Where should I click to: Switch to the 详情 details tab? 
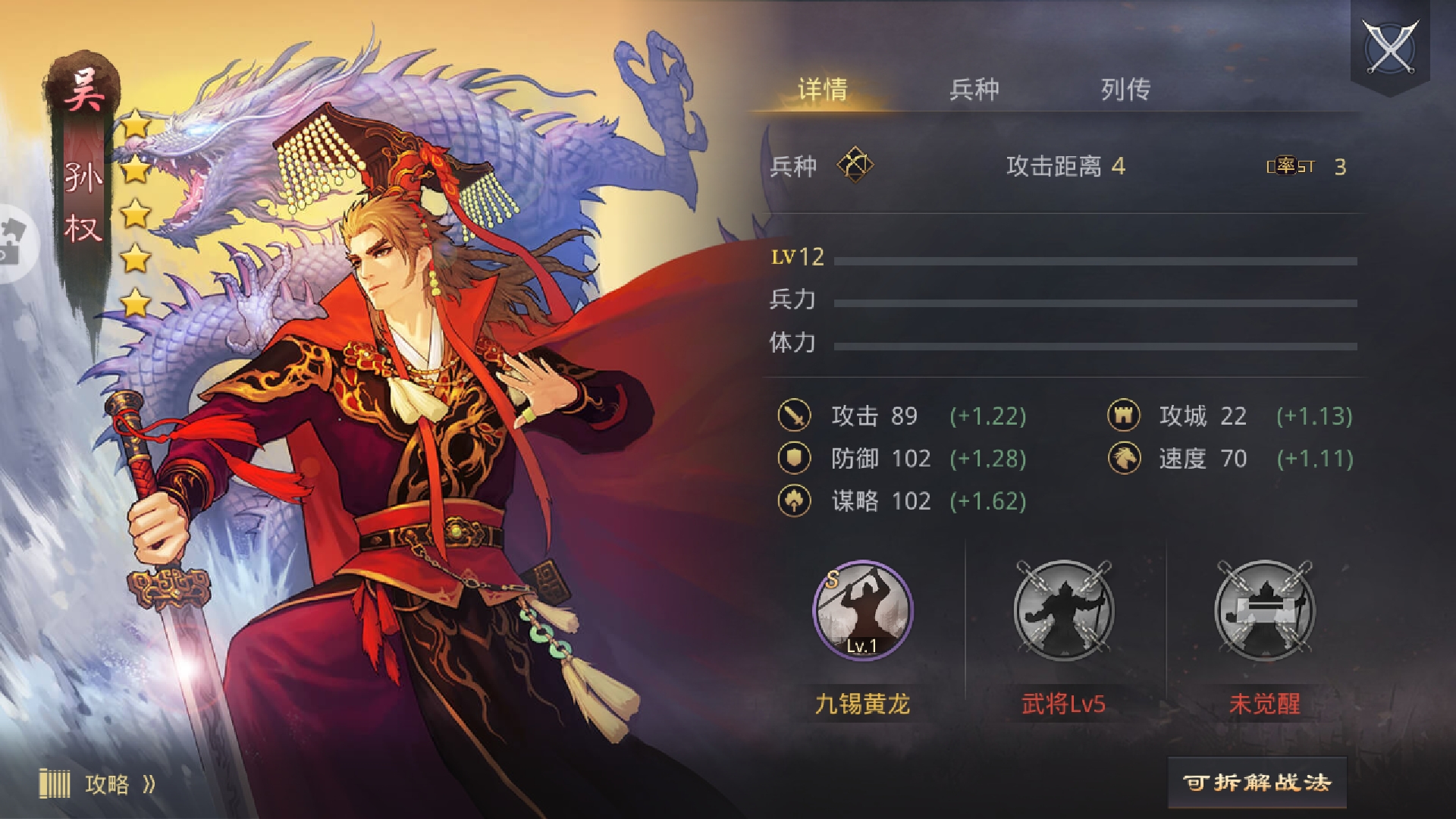(x=822, y=89)
